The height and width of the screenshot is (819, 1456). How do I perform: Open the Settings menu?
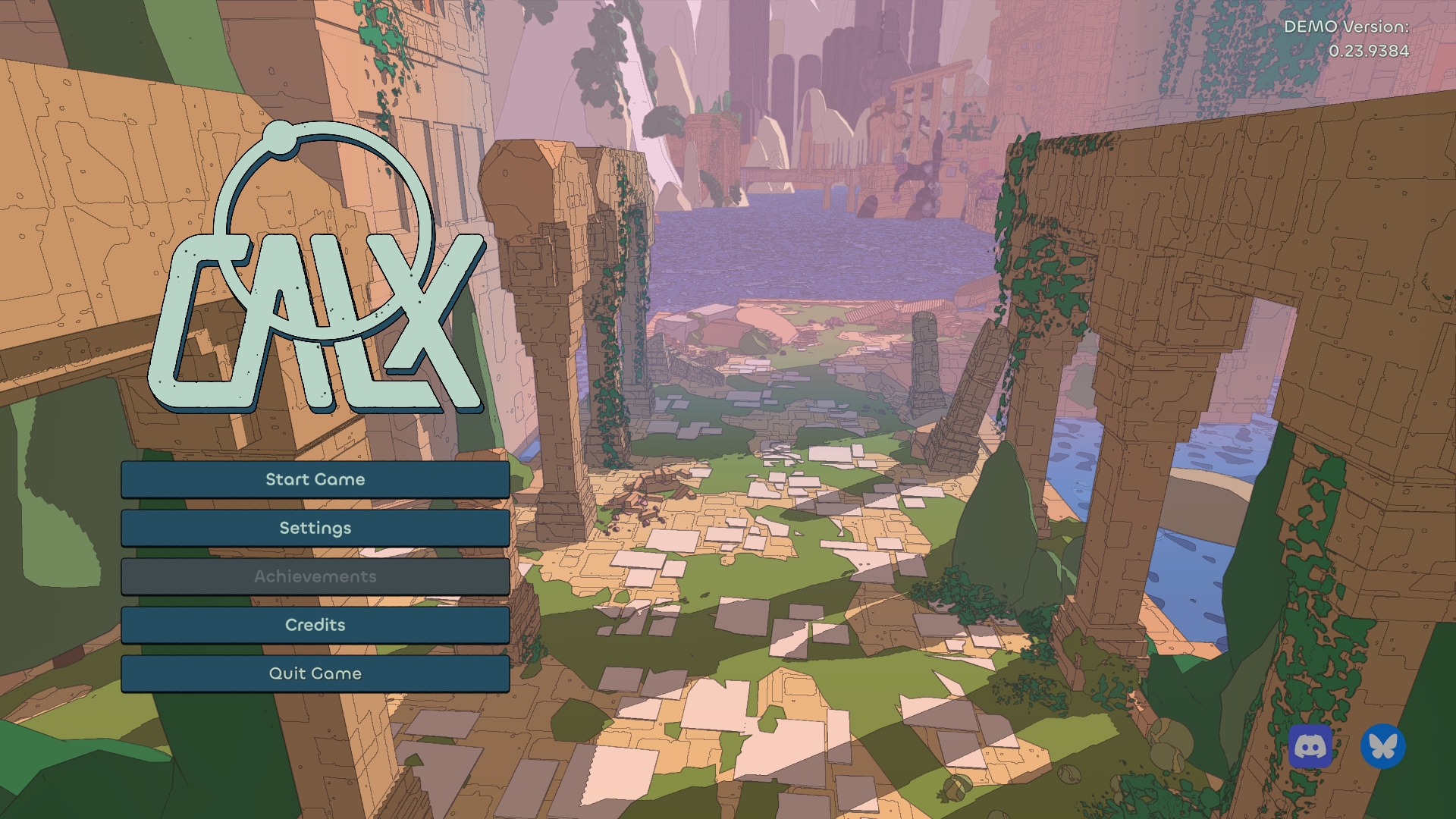pyautogui.click(x=315, y=528)
